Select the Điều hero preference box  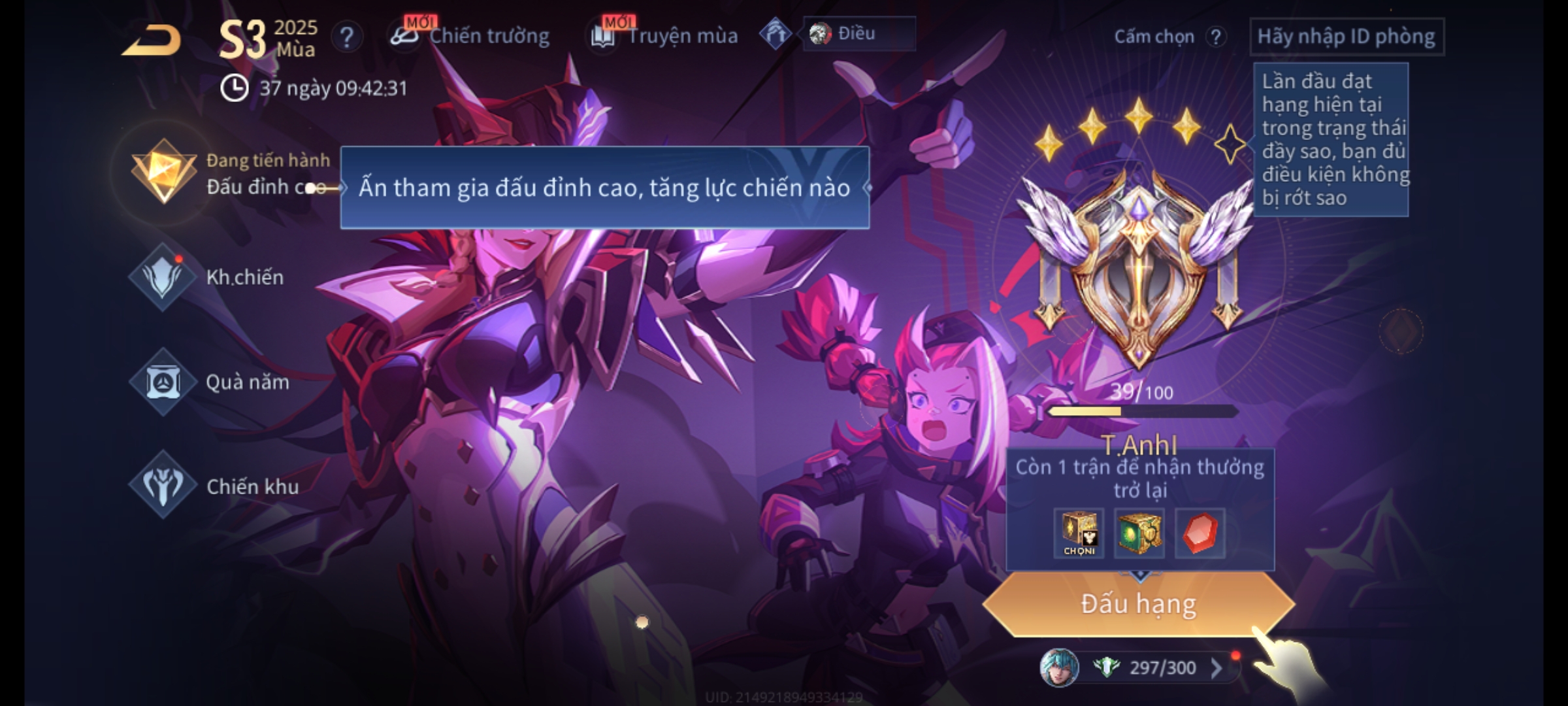point(858,33)
